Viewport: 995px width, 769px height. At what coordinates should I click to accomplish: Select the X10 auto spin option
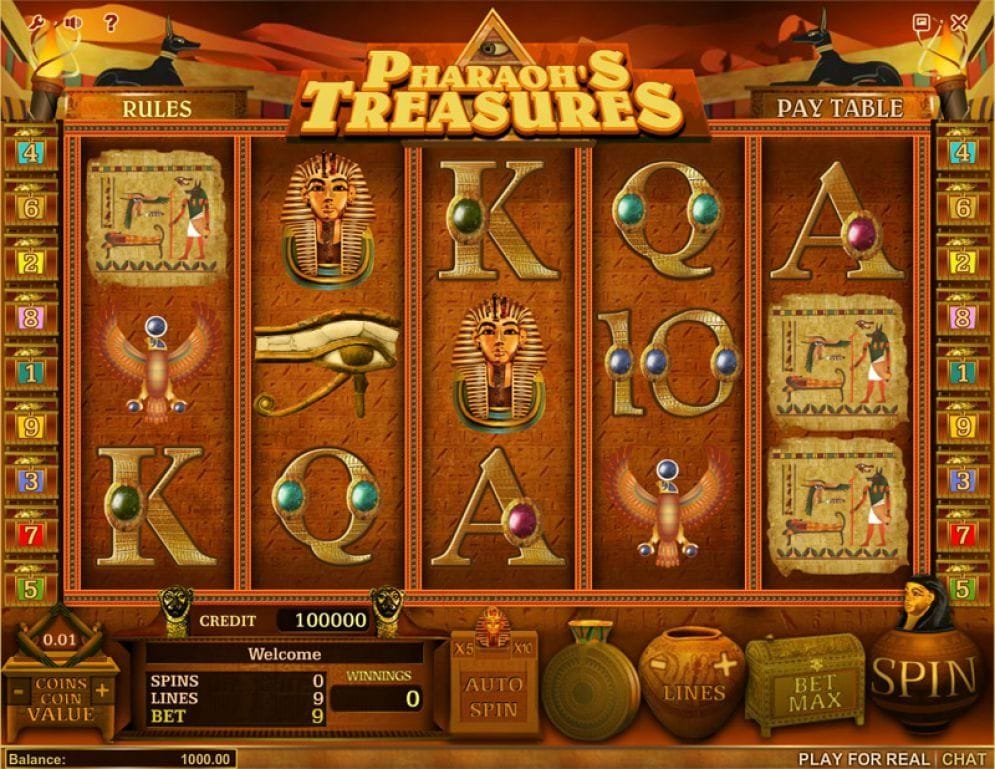tap(522, 647)
